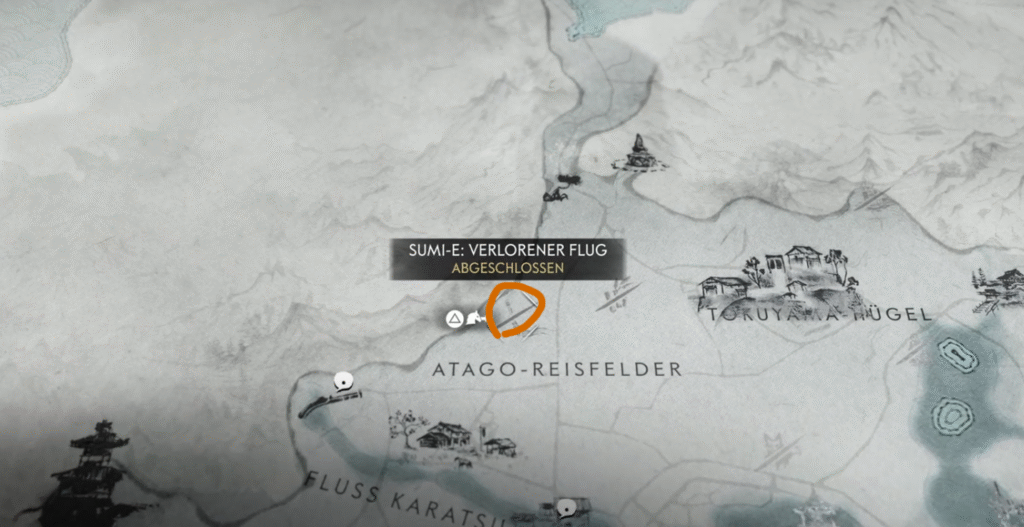Open the speech bubble marker on the riverside village
The height and width of the screenshot is (527, 1024).
pos(566,508)
